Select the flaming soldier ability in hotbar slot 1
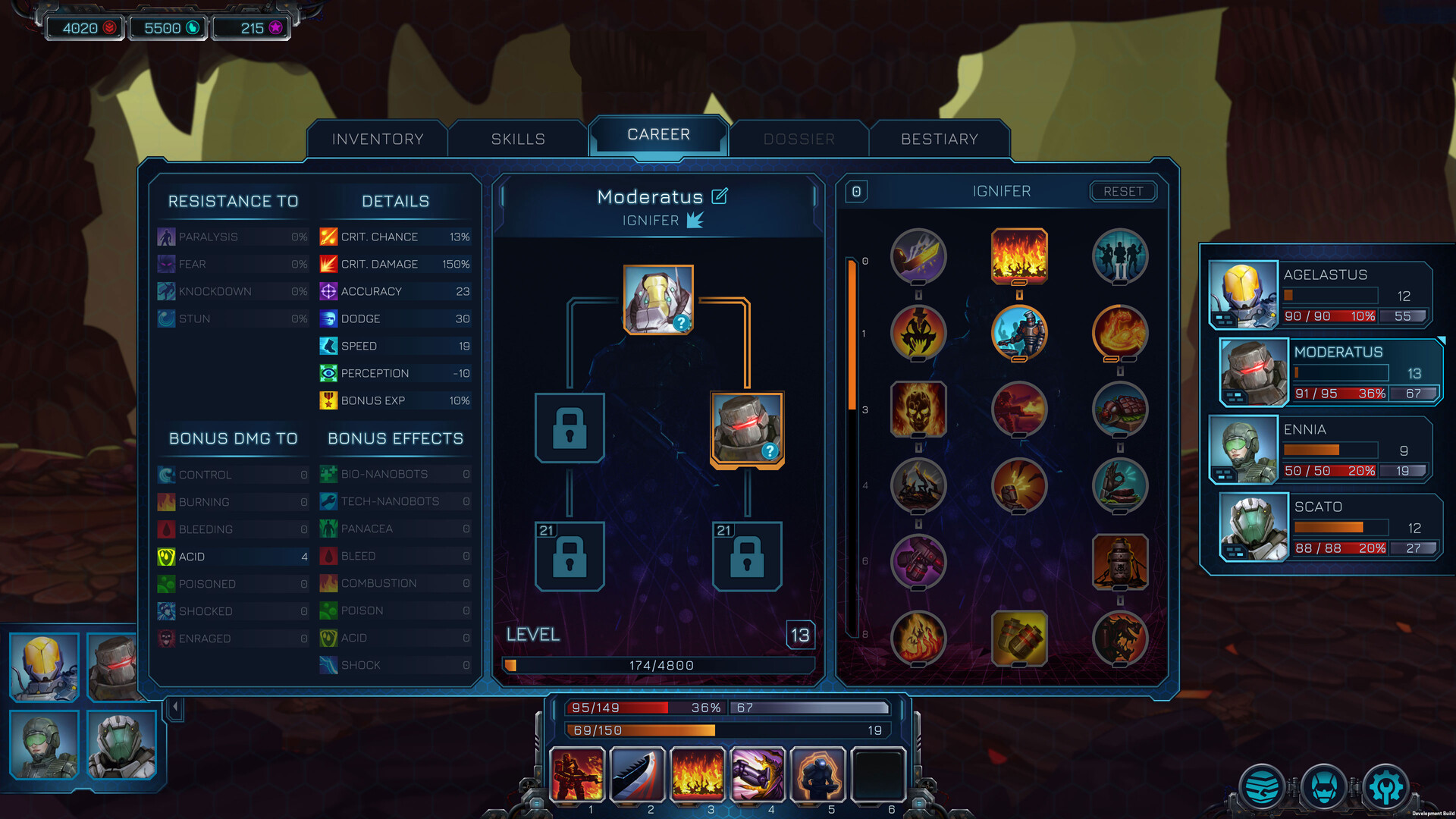The image size is (1456, 819). pos(578,775)
